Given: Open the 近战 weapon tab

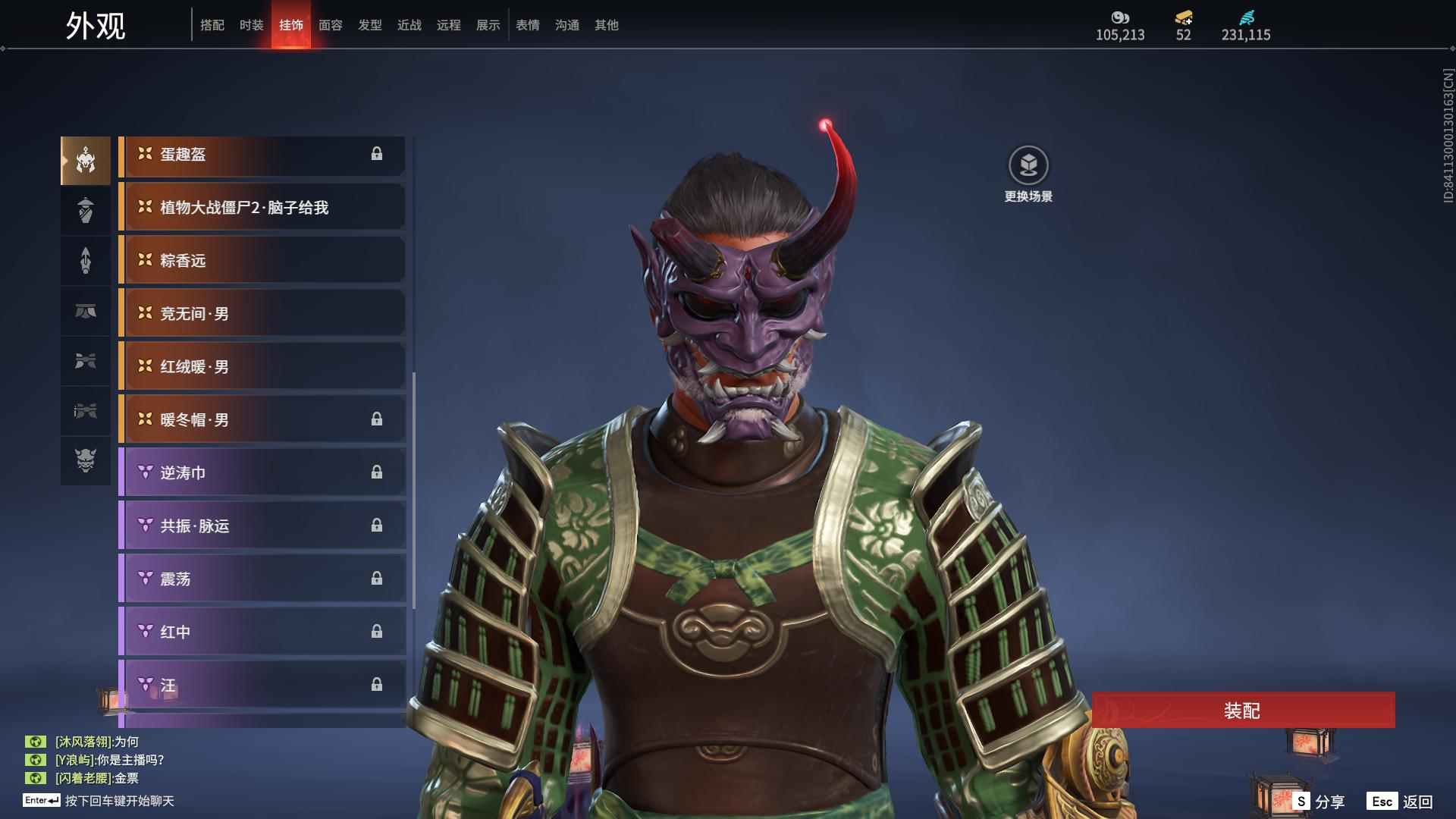Looking at the screenshot, I should click(x=409, y=25).
